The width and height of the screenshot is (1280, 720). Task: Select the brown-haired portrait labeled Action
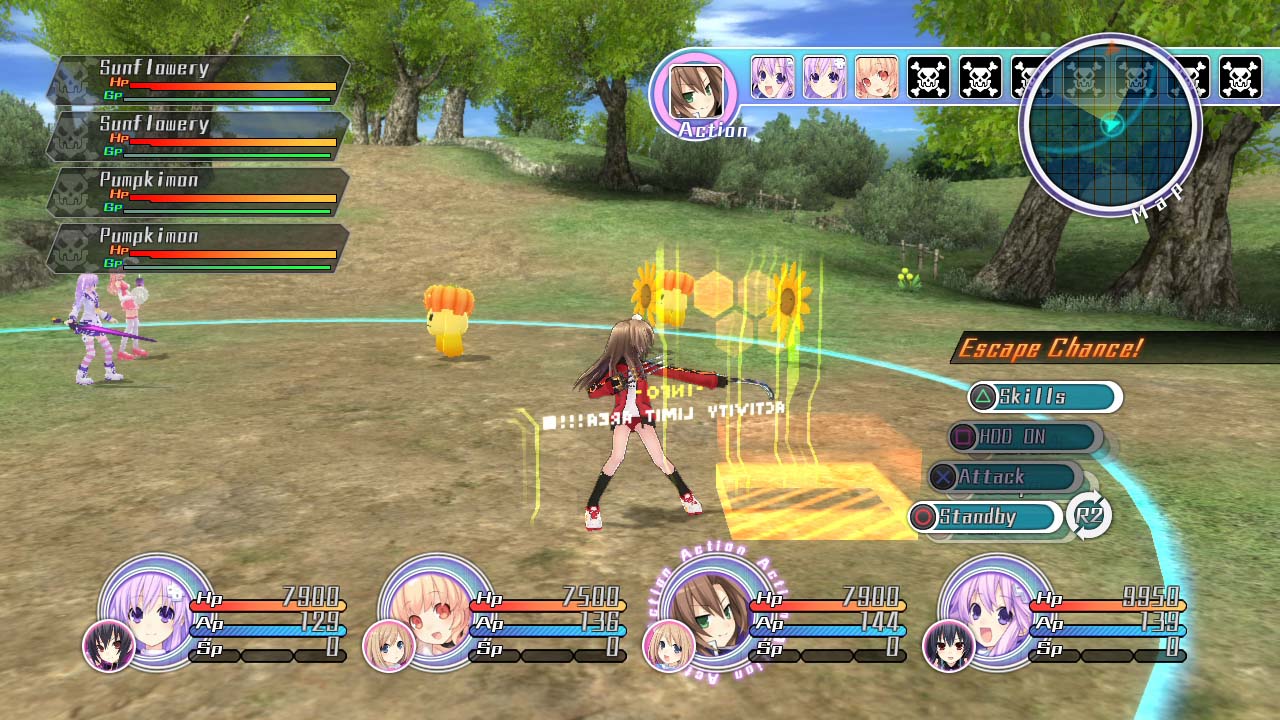pyautogui.click(x=695, y=93)
